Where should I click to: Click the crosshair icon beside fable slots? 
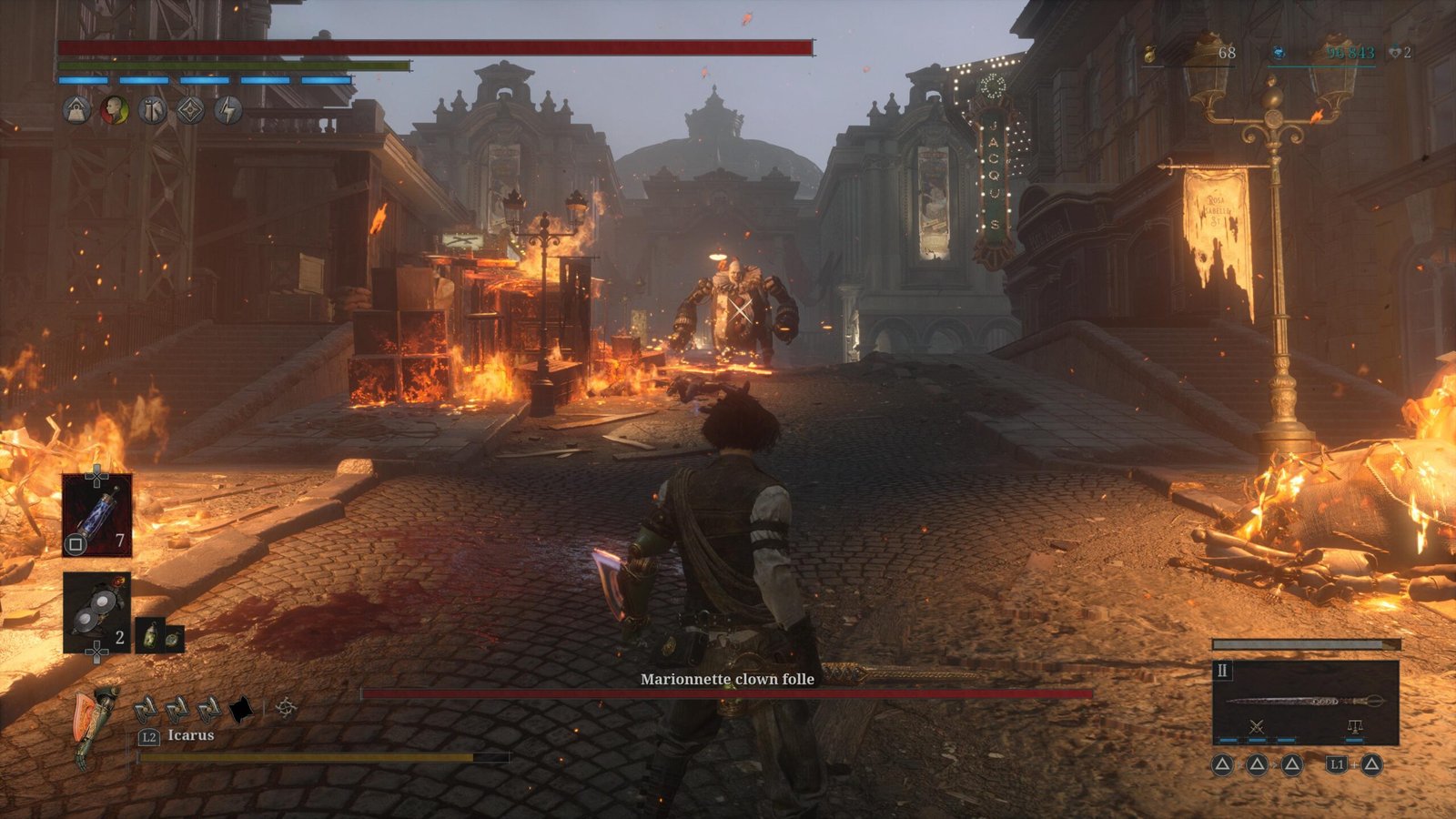click(286, 707)
